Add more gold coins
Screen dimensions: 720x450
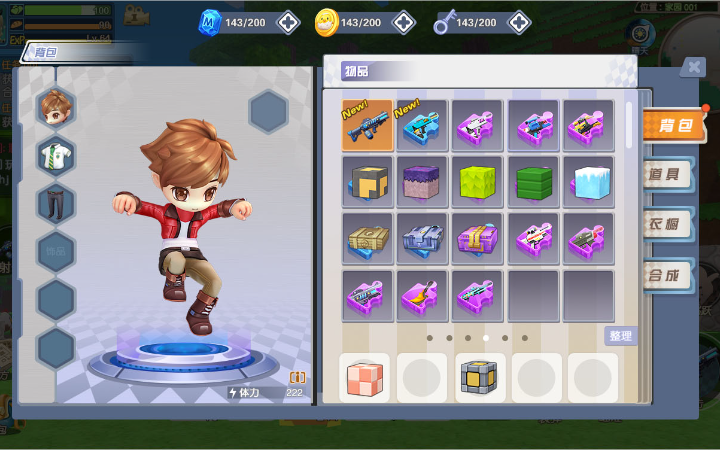pyautogui.click(x=403, y=22)
